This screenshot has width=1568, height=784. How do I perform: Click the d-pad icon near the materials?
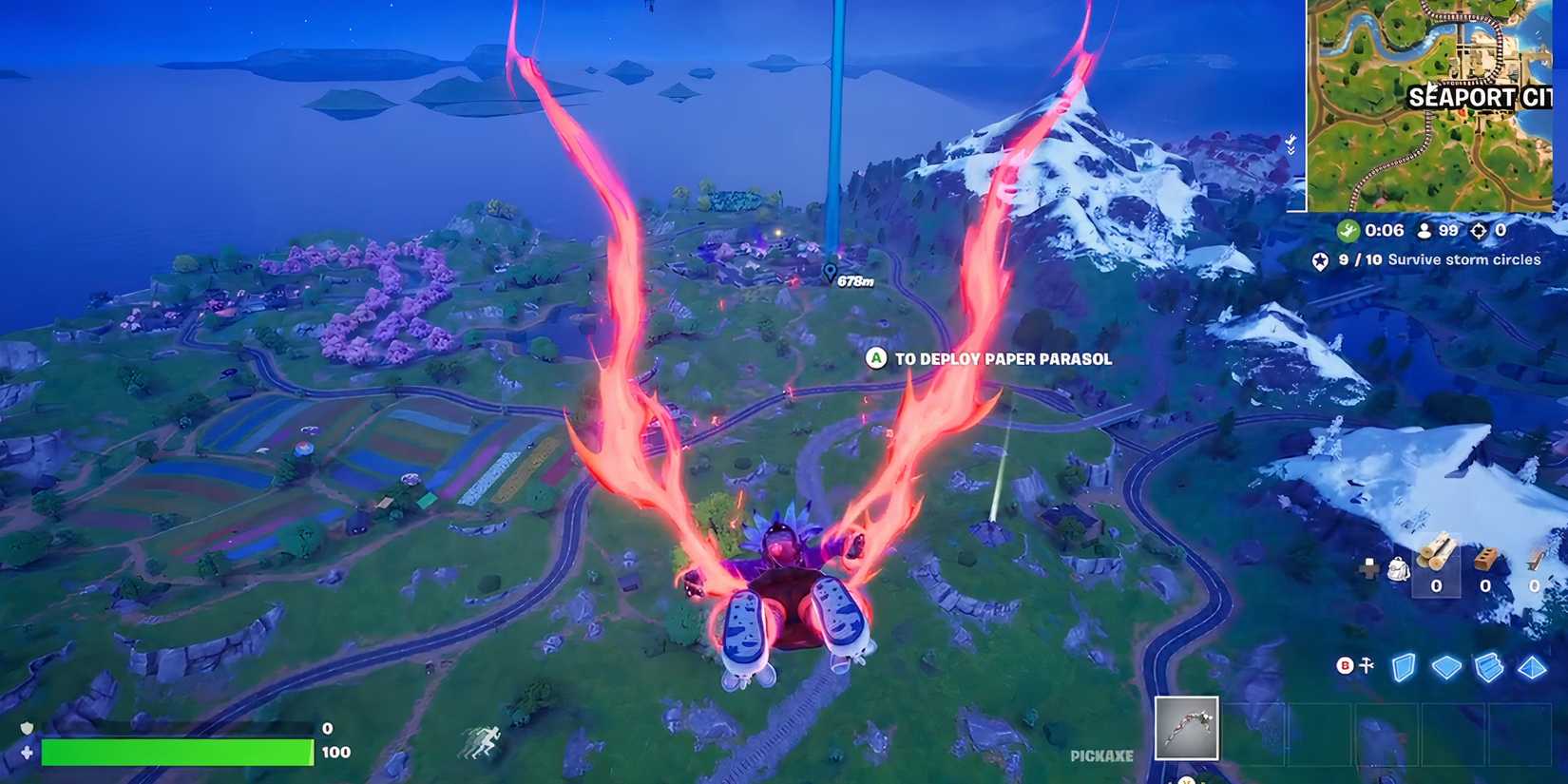pos(1369,567)
